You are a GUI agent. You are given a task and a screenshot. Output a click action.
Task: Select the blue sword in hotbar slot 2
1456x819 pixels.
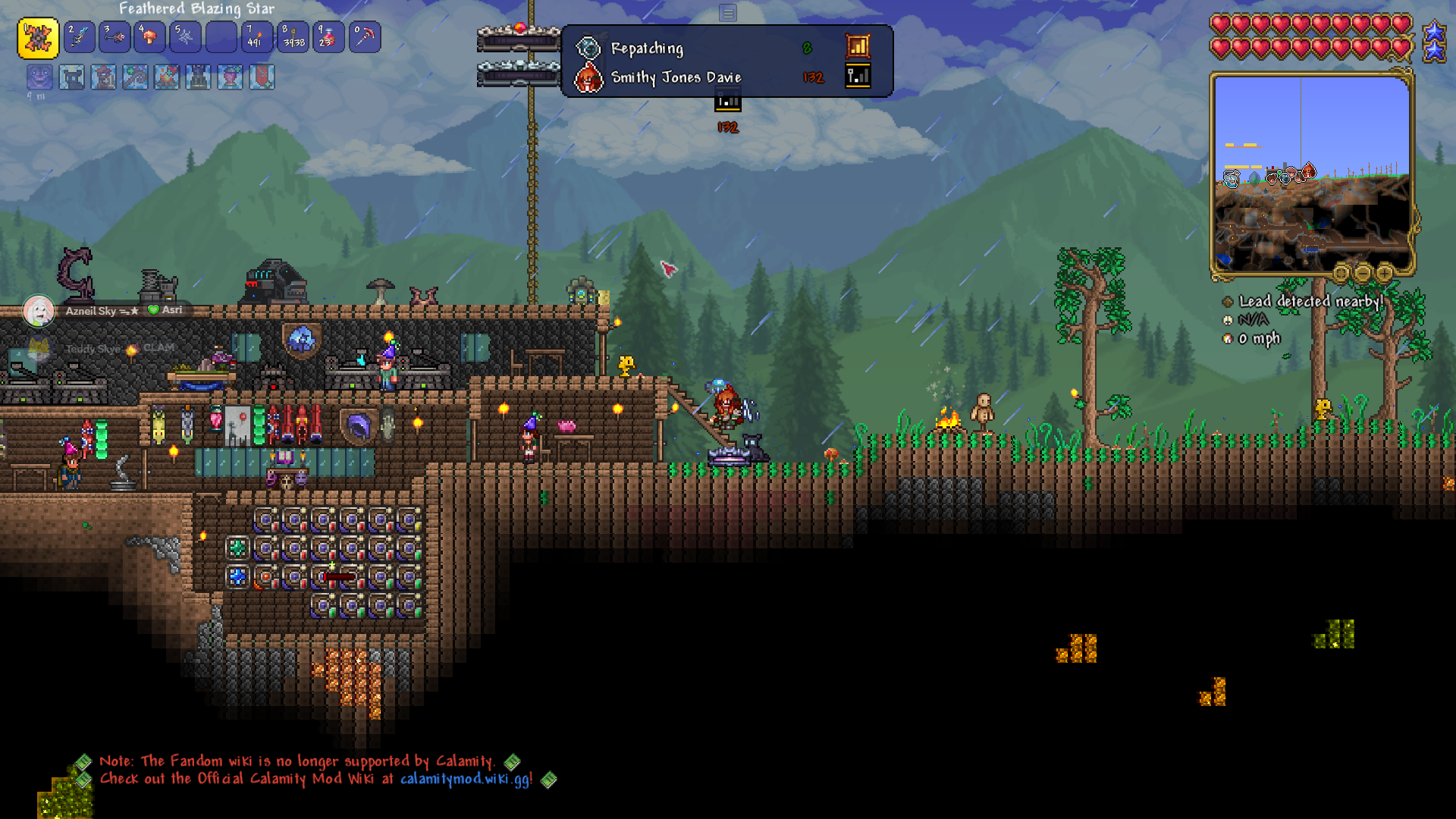pyautogui.click(x=80, y=37)
